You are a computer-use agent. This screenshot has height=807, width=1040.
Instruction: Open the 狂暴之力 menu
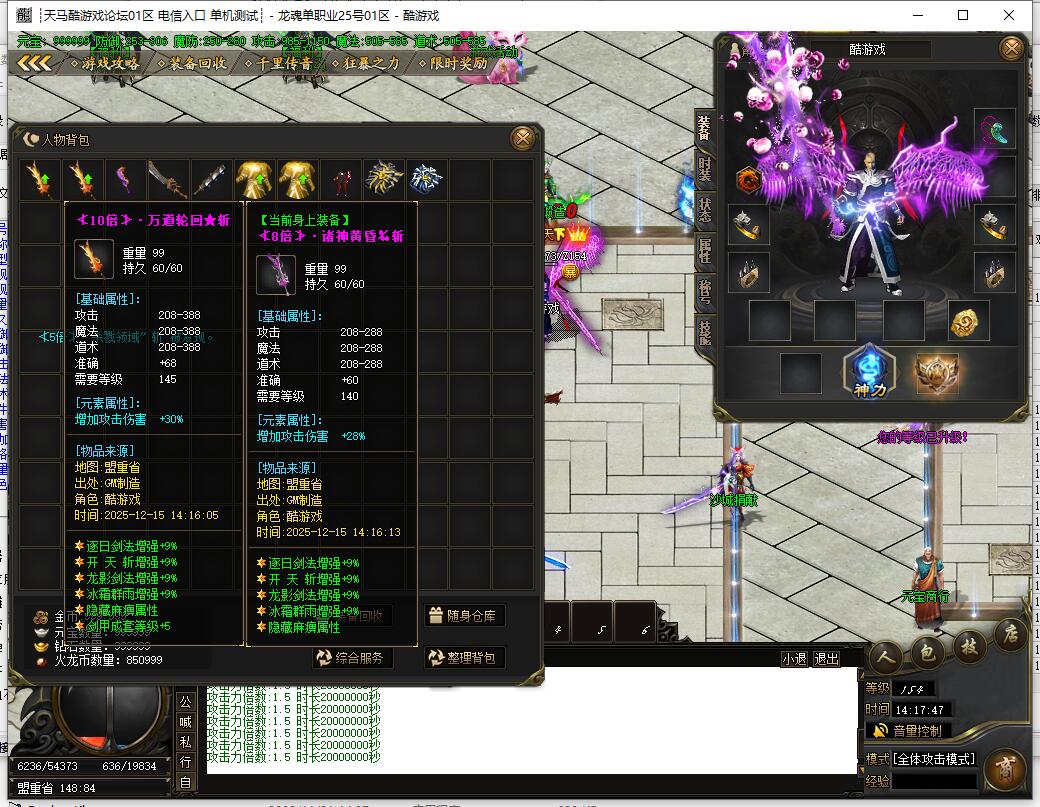point(365,63)
